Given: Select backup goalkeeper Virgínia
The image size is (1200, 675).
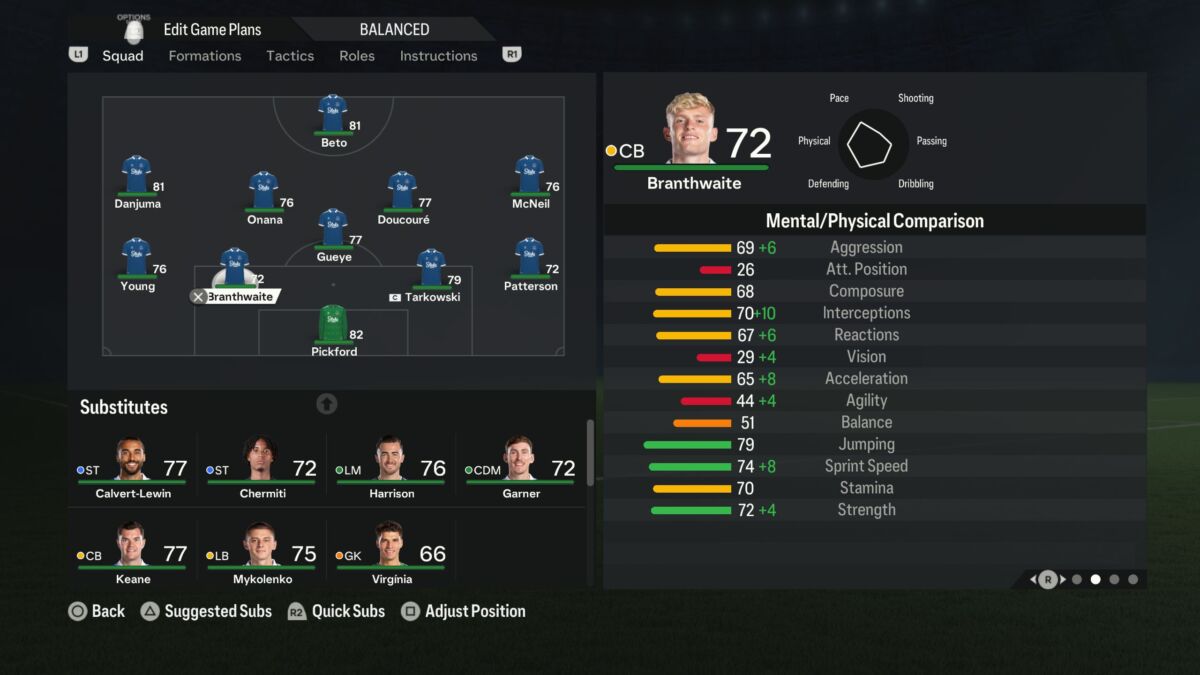Looking at the screenshot, I should 391,552.
